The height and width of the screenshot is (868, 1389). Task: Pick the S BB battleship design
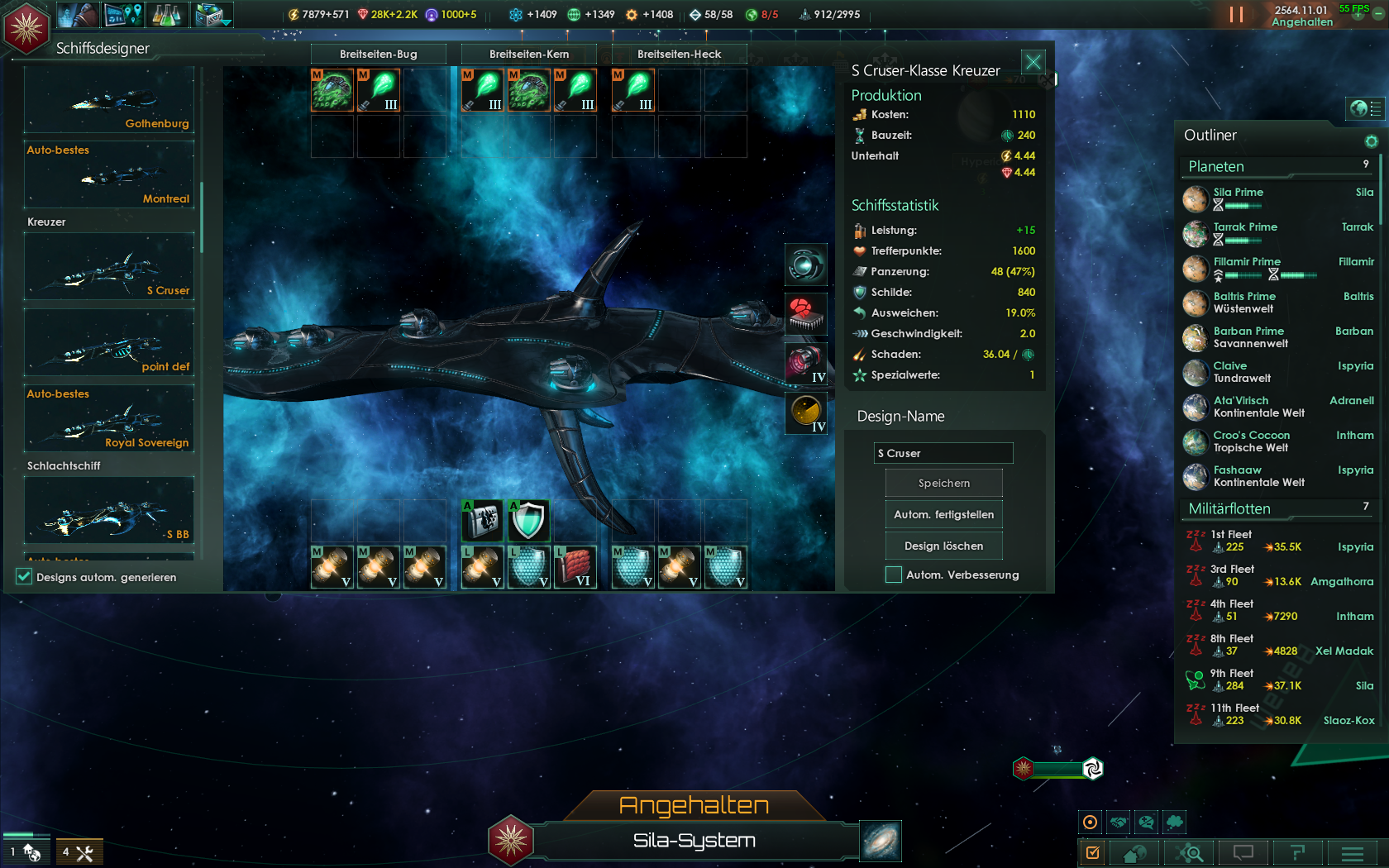tap(109, 511)
